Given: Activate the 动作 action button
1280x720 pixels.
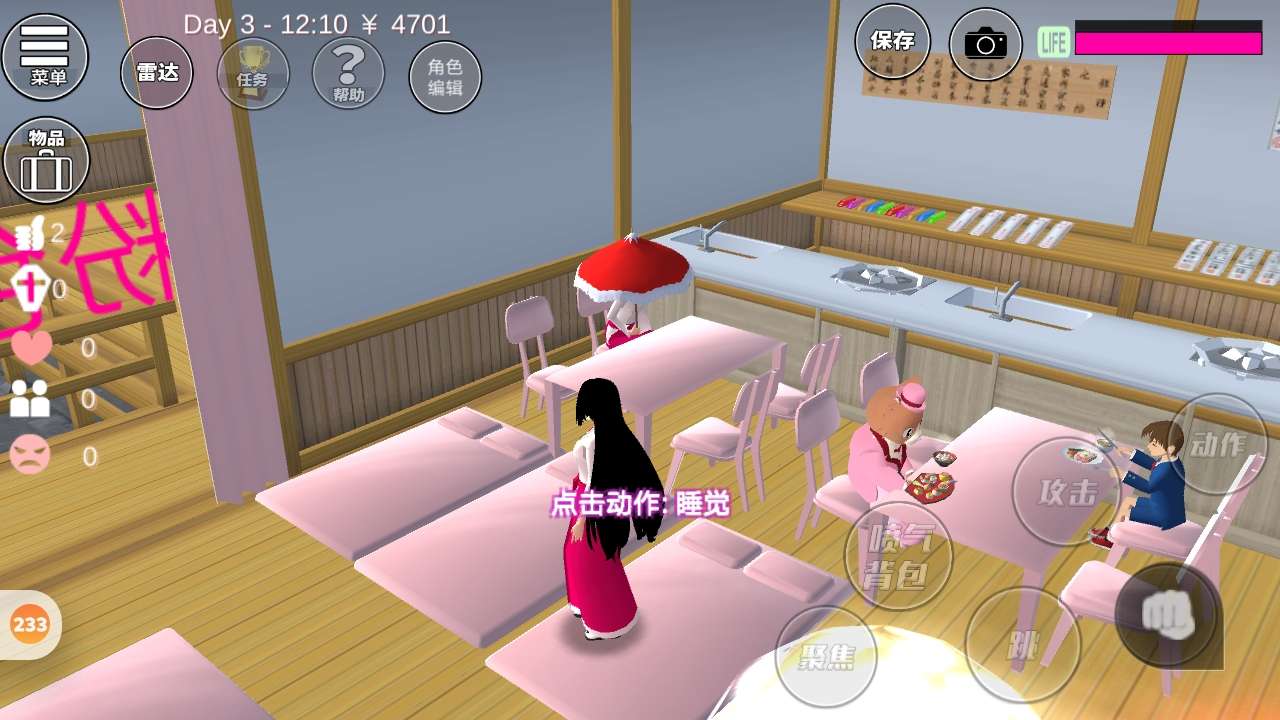Looking at the screenshot, I should pyautogui.click(x=1217, y=444).
